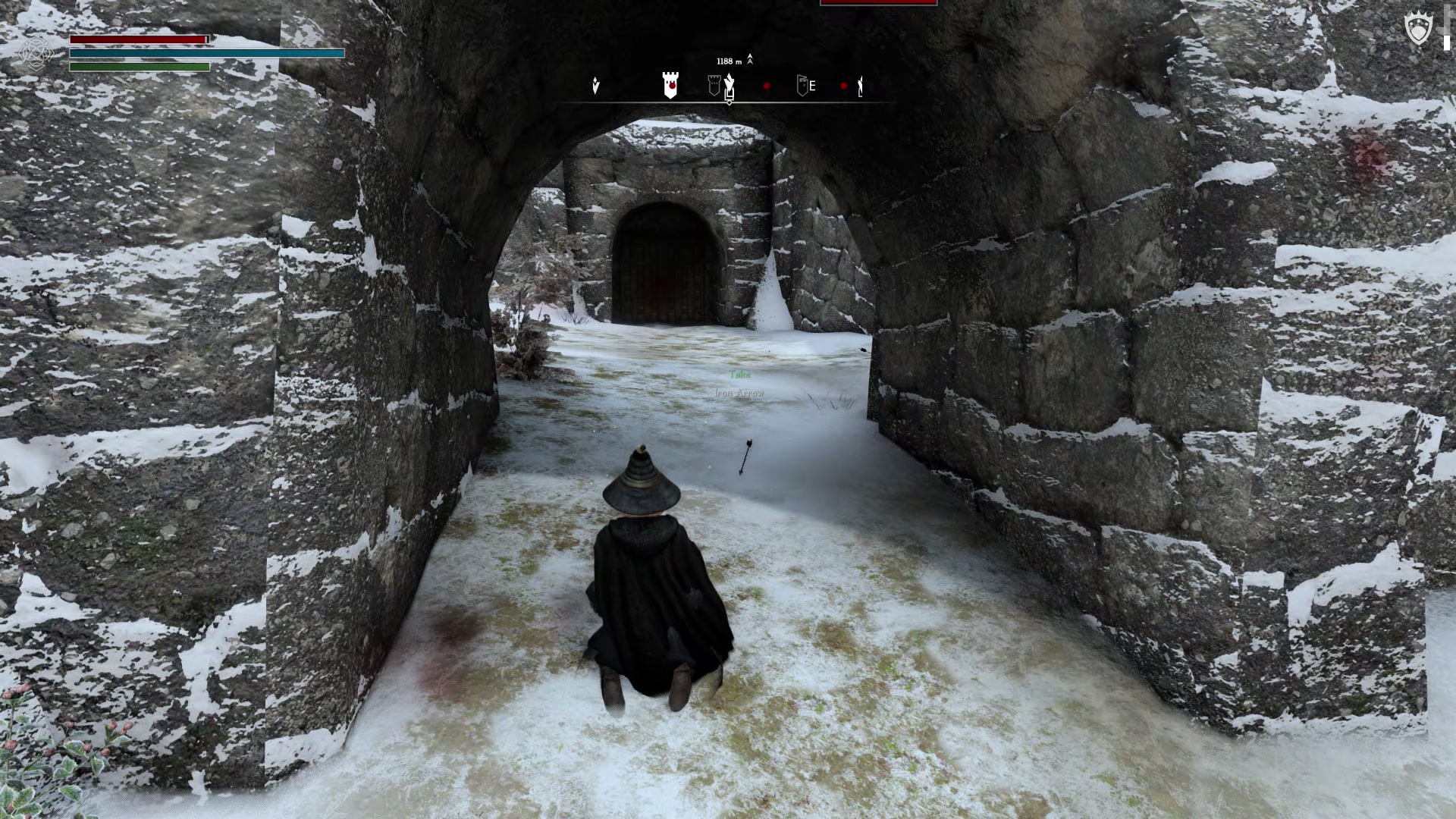This screenshot has height=819, width=1456.
Task: Select the white castle keep icon on compass
Action: [x=670, y=86]
